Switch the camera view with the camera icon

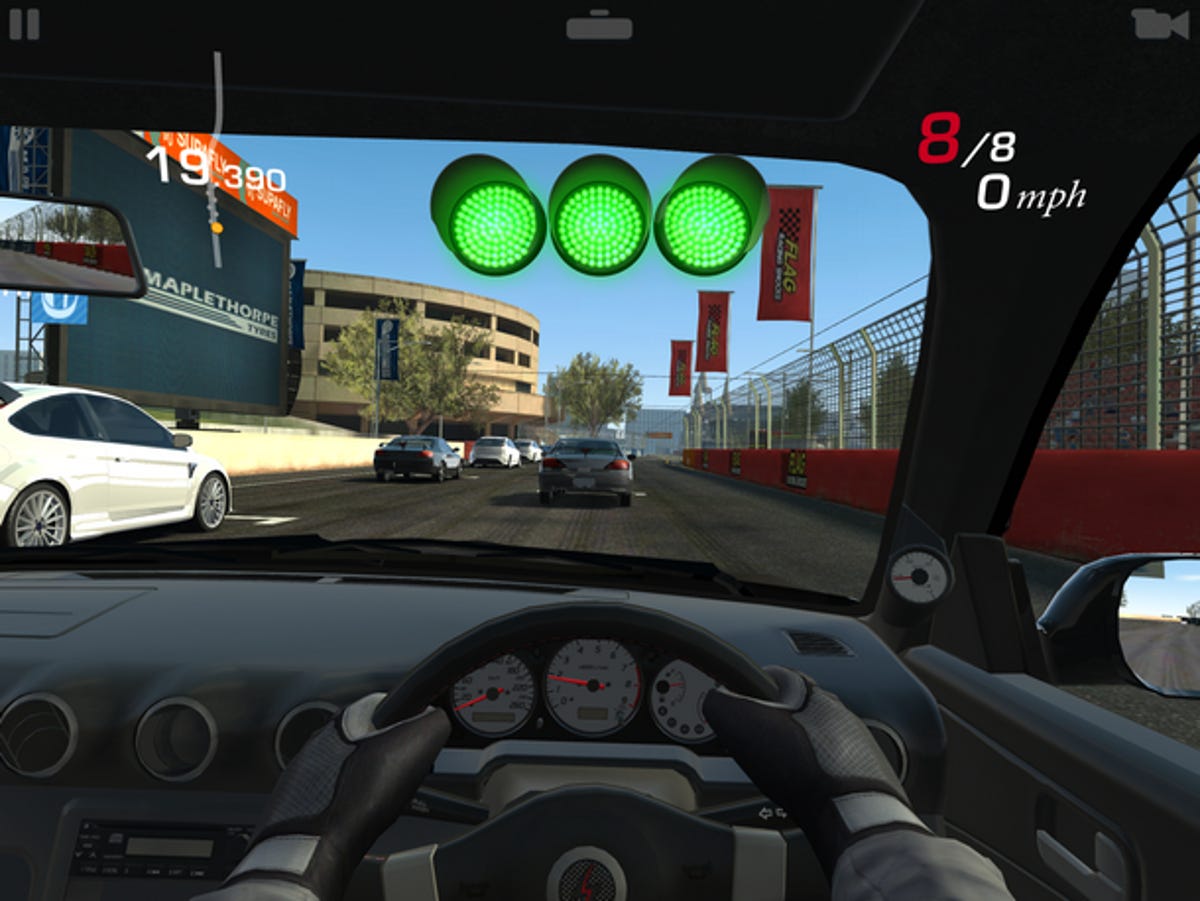[1159, 24]
